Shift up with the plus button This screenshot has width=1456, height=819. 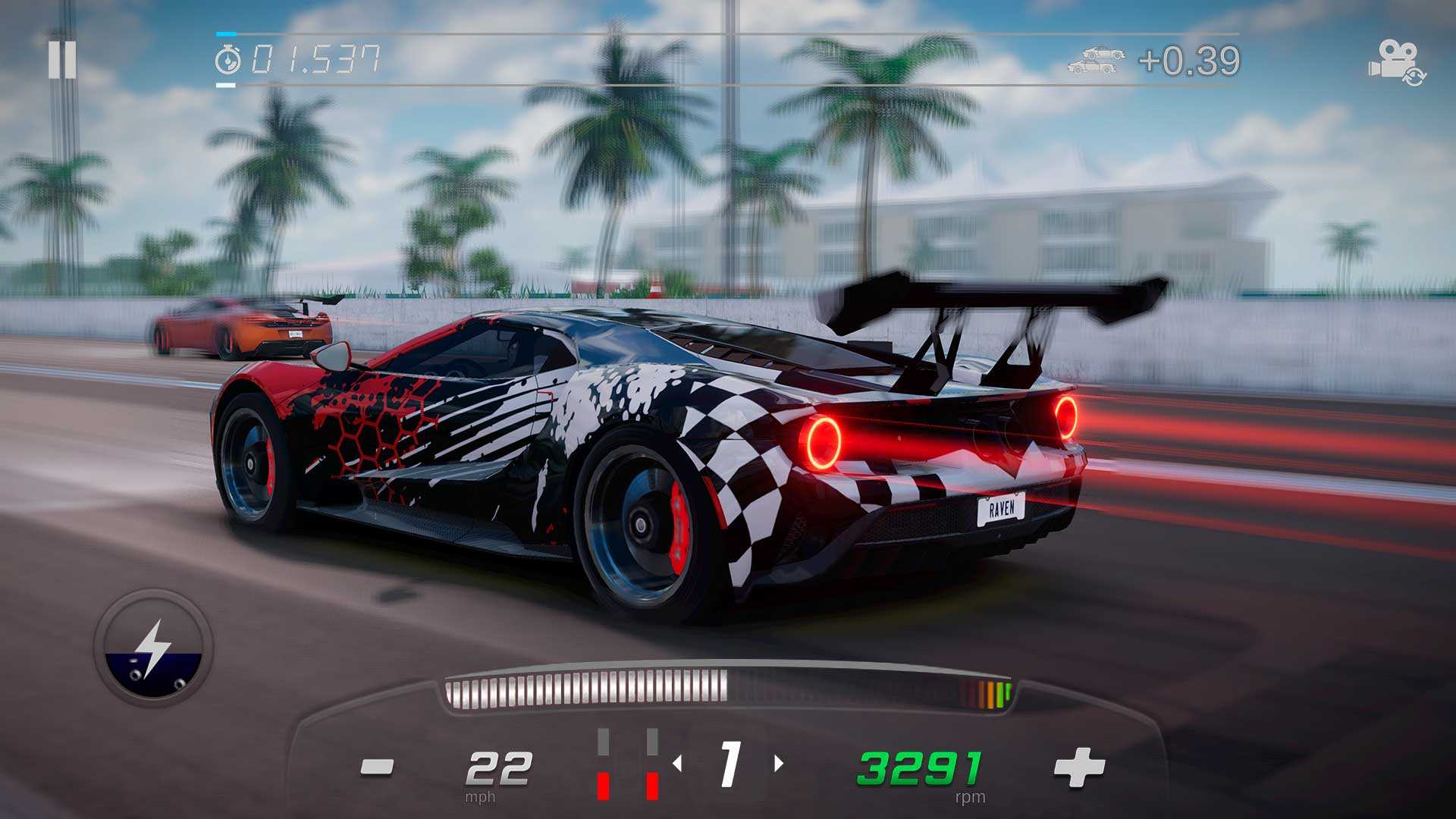[1079, 767]
